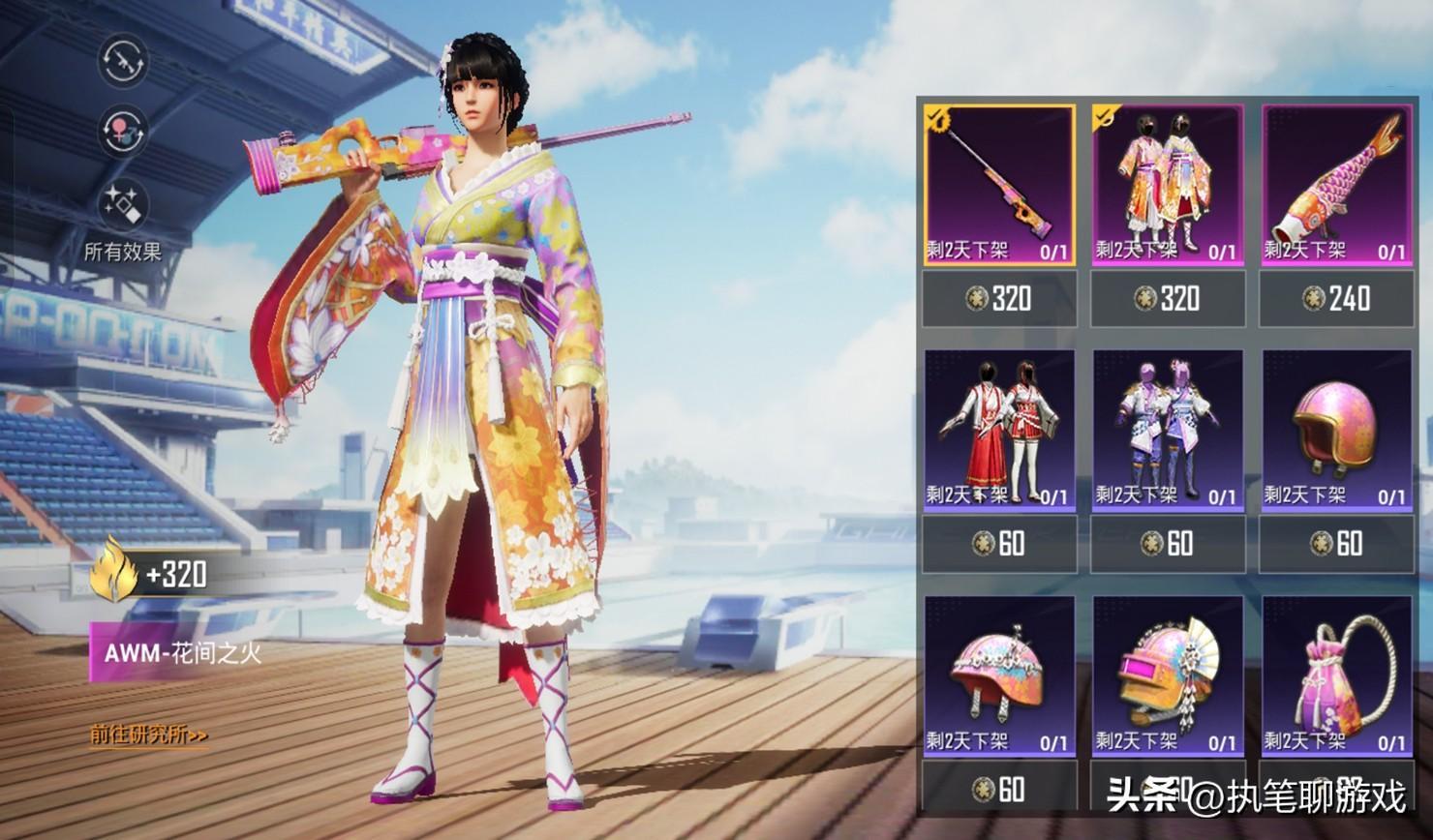Purchase the round pink helmet for 60
This screenshot has height=840, width=1433.
pos(1336,544)
